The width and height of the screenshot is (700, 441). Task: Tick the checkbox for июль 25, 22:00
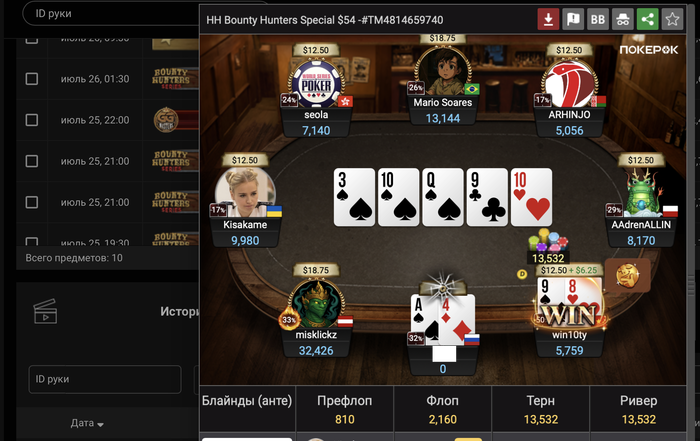click(x=32, y=120)
